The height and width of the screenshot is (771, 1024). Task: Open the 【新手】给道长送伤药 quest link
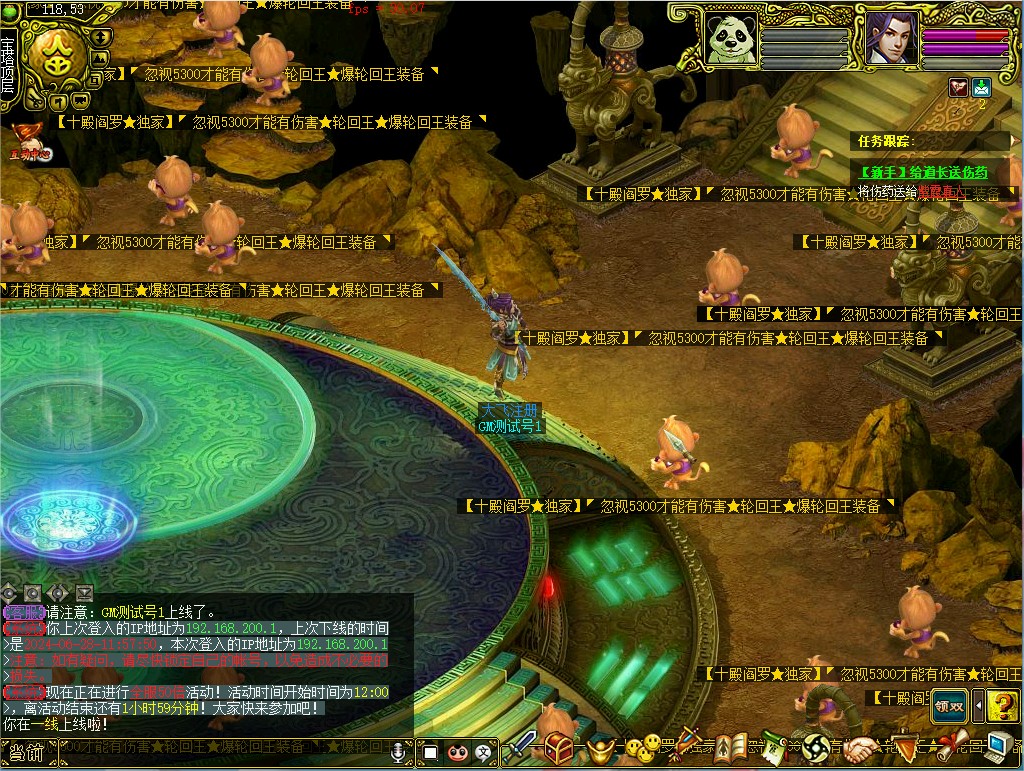(x=923, y=172)
